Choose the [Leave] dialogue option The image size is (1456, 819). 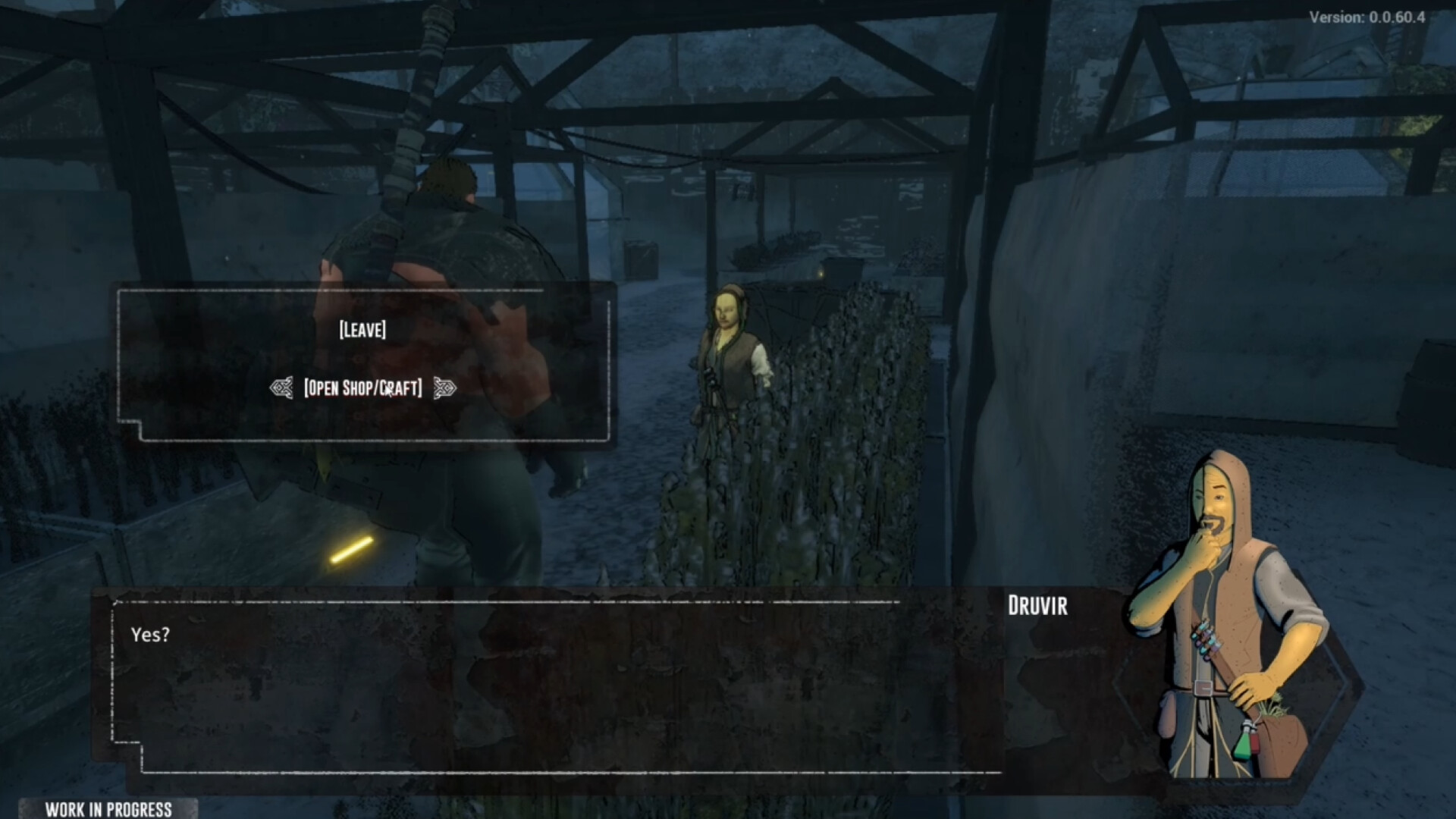362,330
